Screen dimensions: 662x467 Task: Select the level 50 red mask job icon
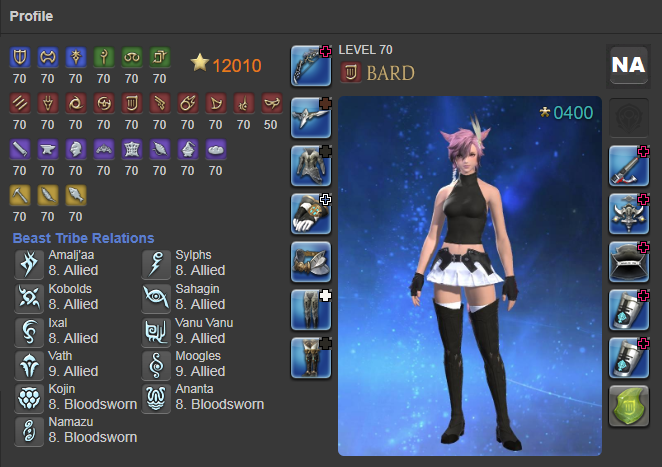(x=272, y=102)
